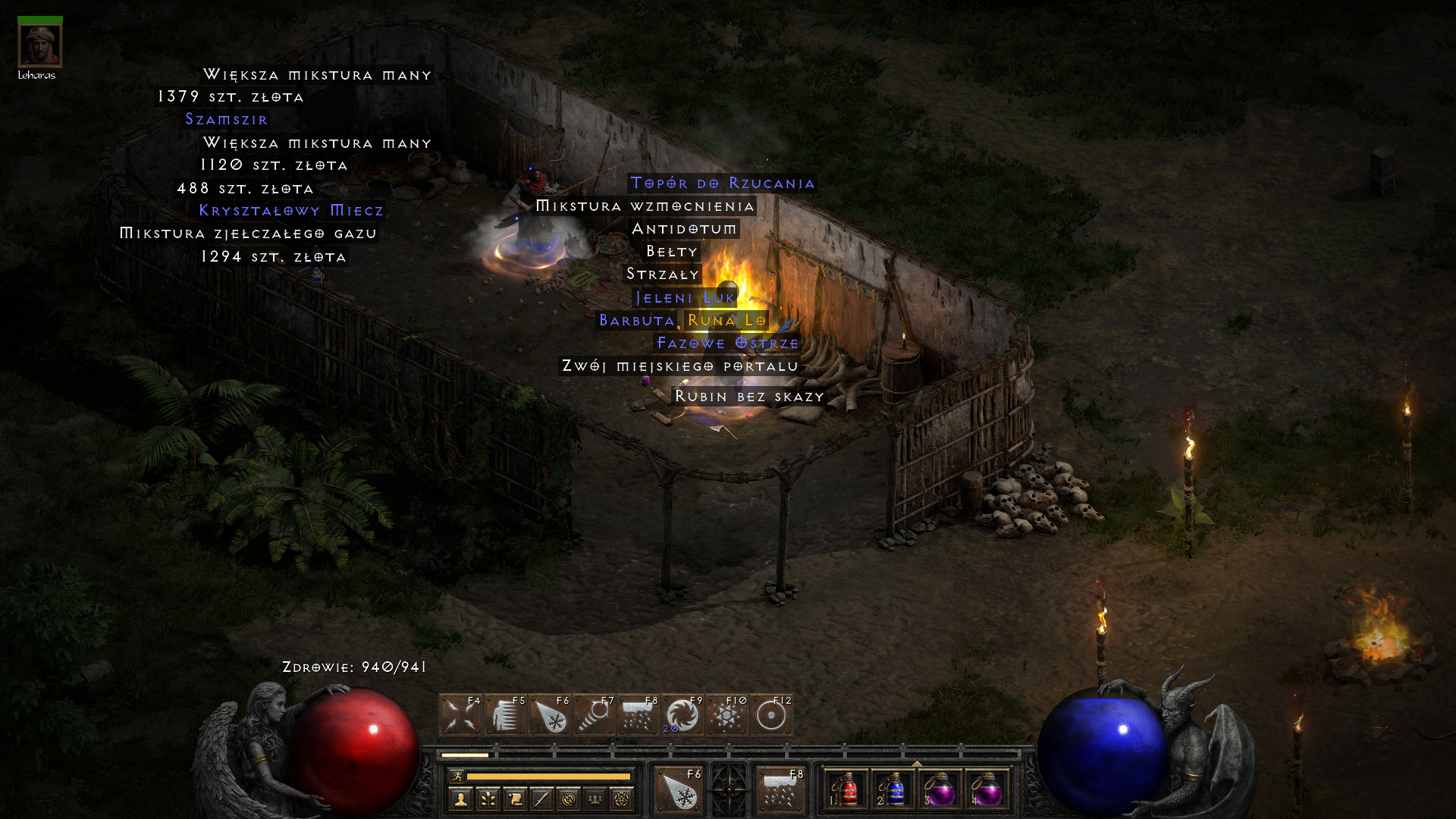Viewport: 1456px width, 819px height.
Task: Open the skill tree button
Action: [x=488, y=799]
